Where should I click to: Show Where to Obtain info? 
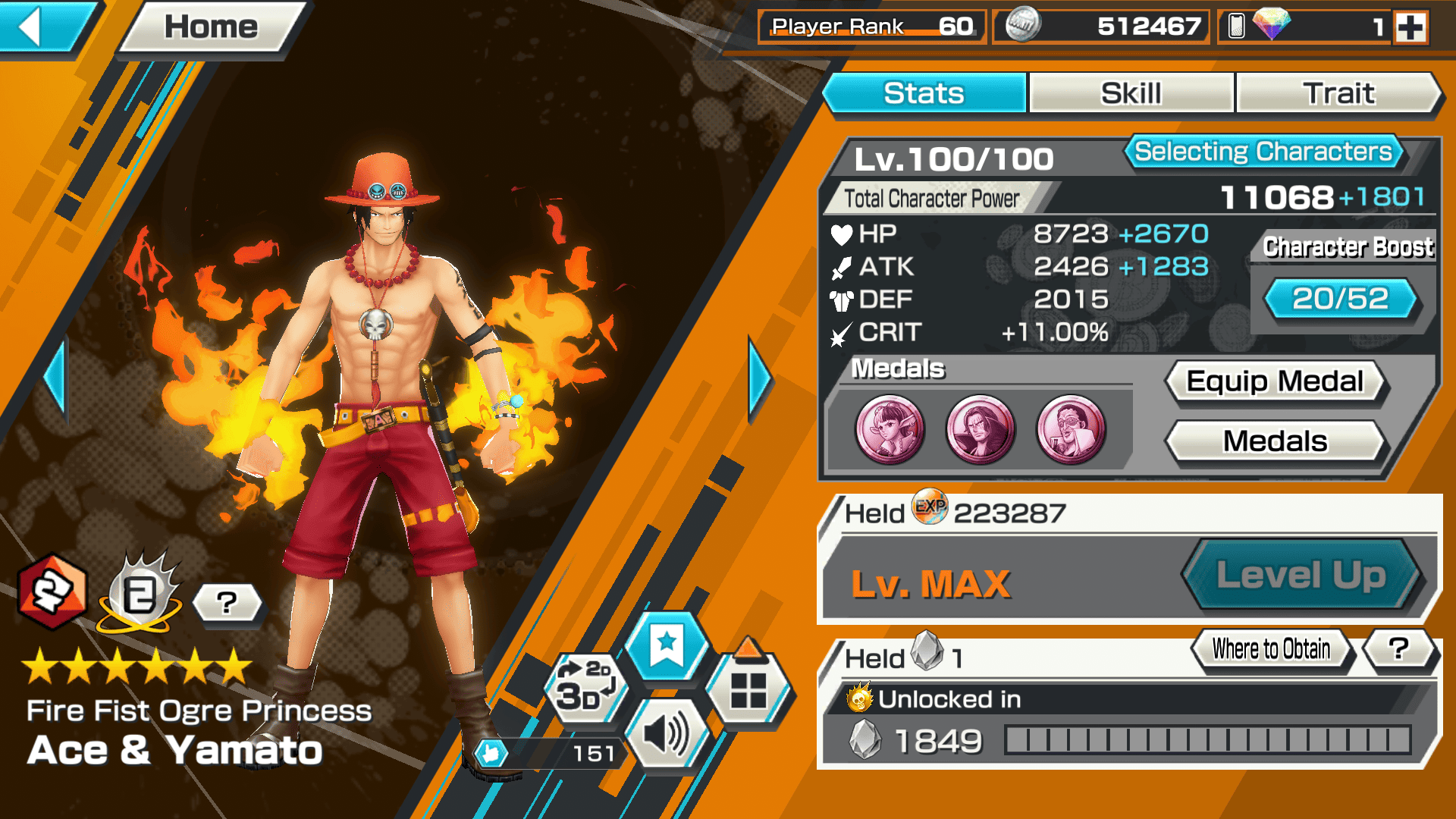pos(1271,649)
